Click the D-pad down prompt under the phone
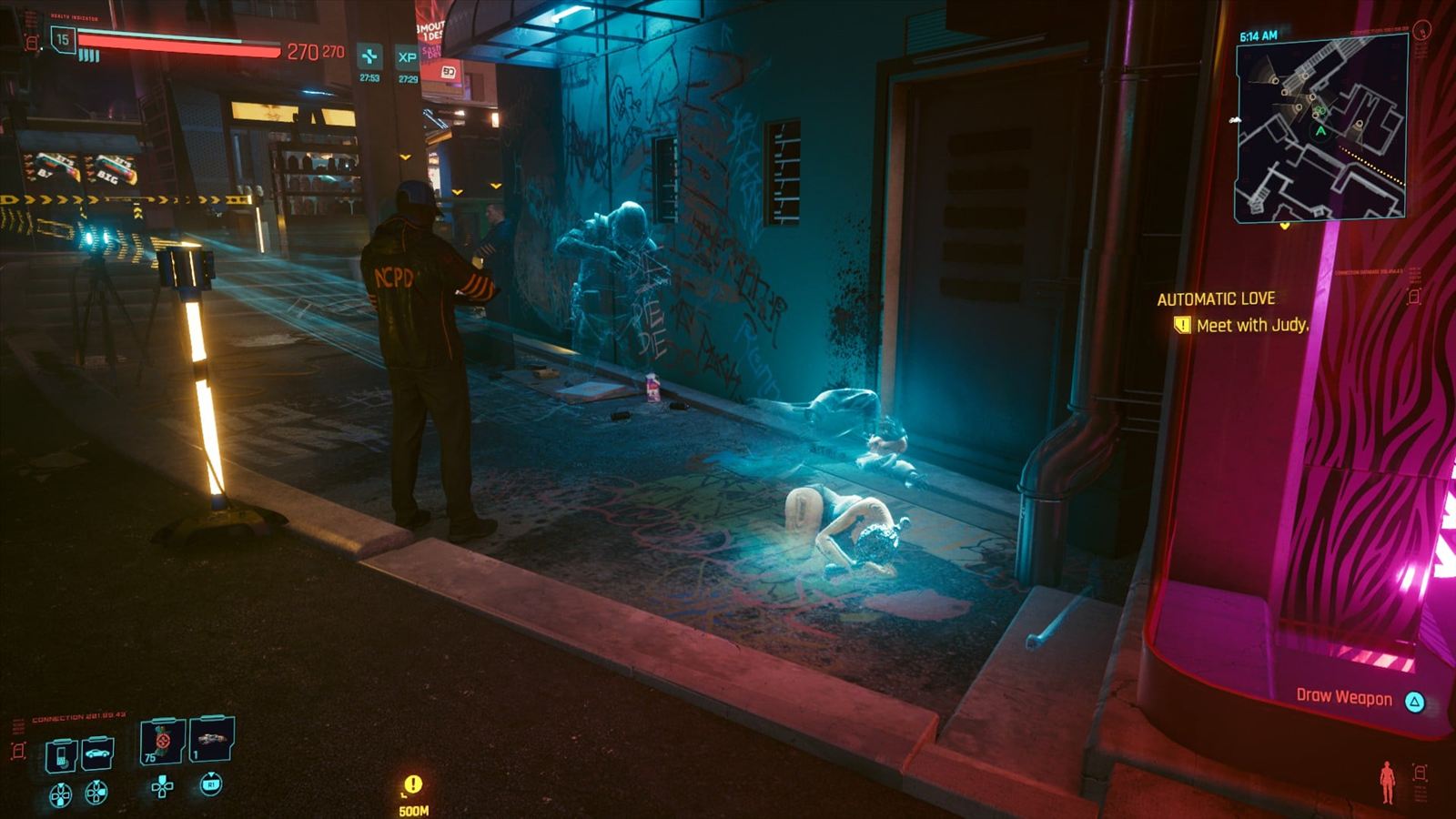Viewport: 1456px width, 819px height. 60,794
